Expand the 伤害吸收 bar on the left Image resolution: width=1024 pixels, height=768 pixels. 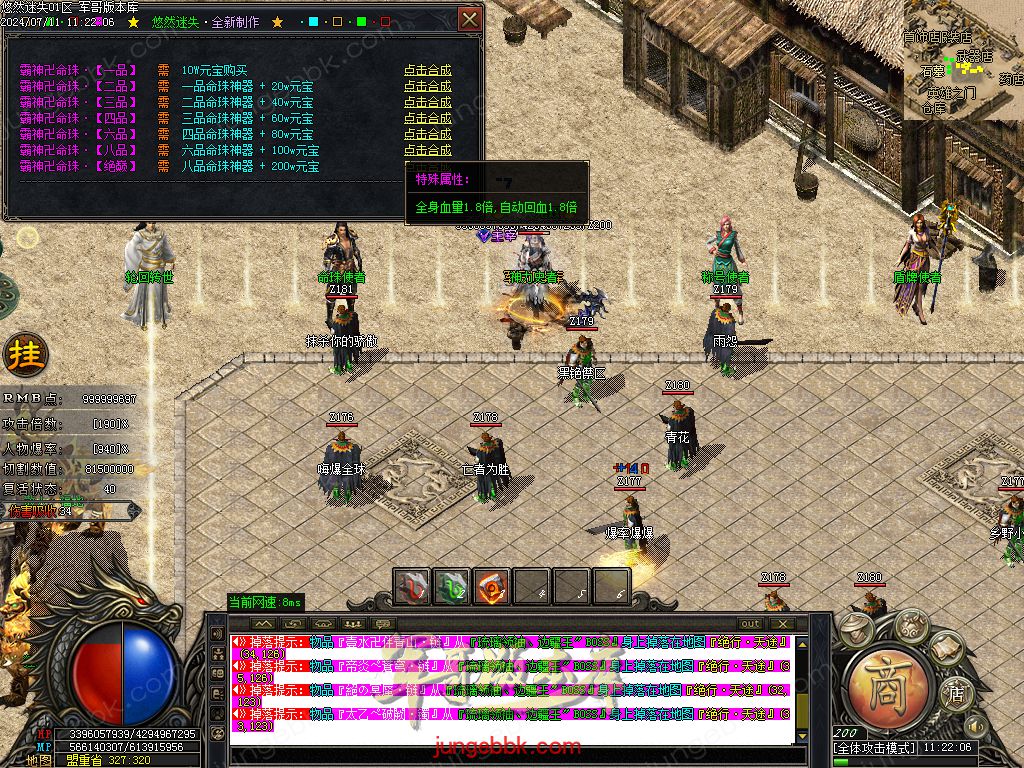[135, 511]
